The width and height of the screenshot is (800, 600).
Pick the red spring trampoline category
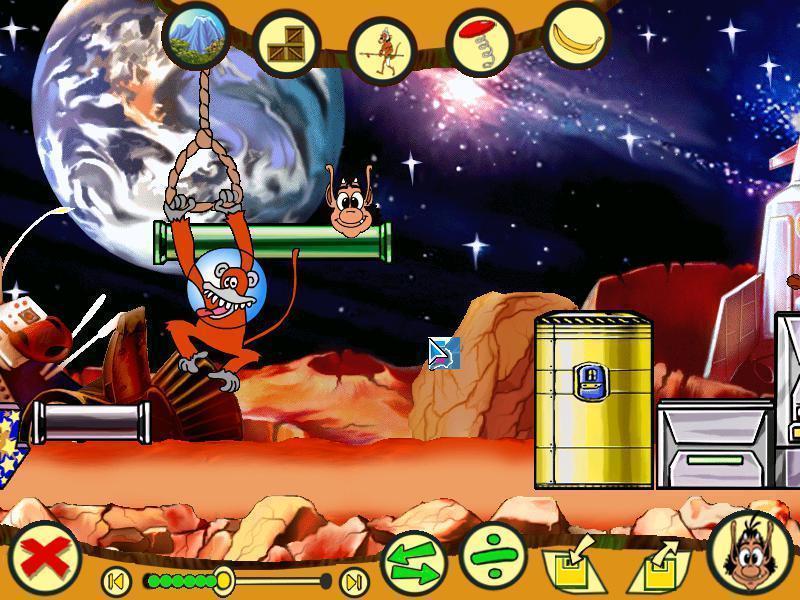[x=479, y=42]
